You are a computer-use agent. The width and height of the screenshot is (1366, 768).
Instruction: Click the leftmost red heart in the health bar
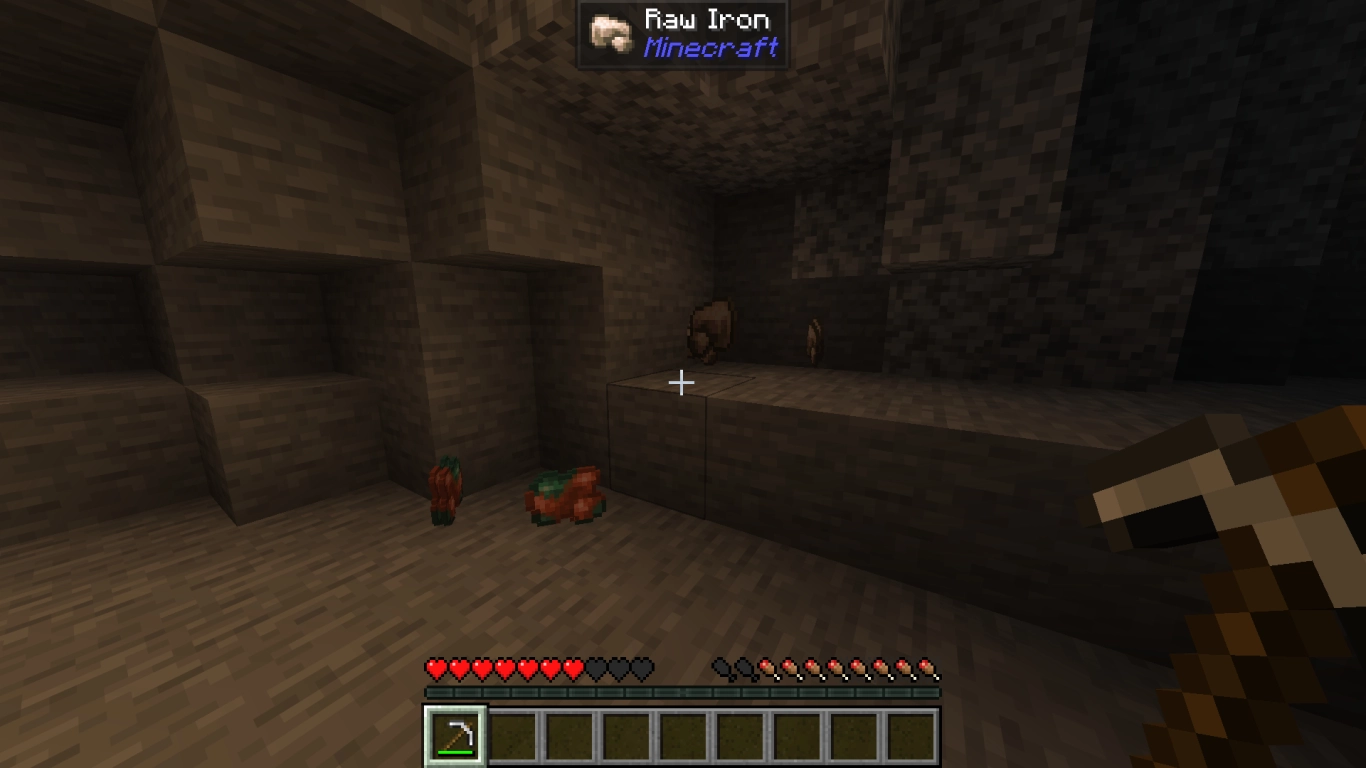point(434,667)
